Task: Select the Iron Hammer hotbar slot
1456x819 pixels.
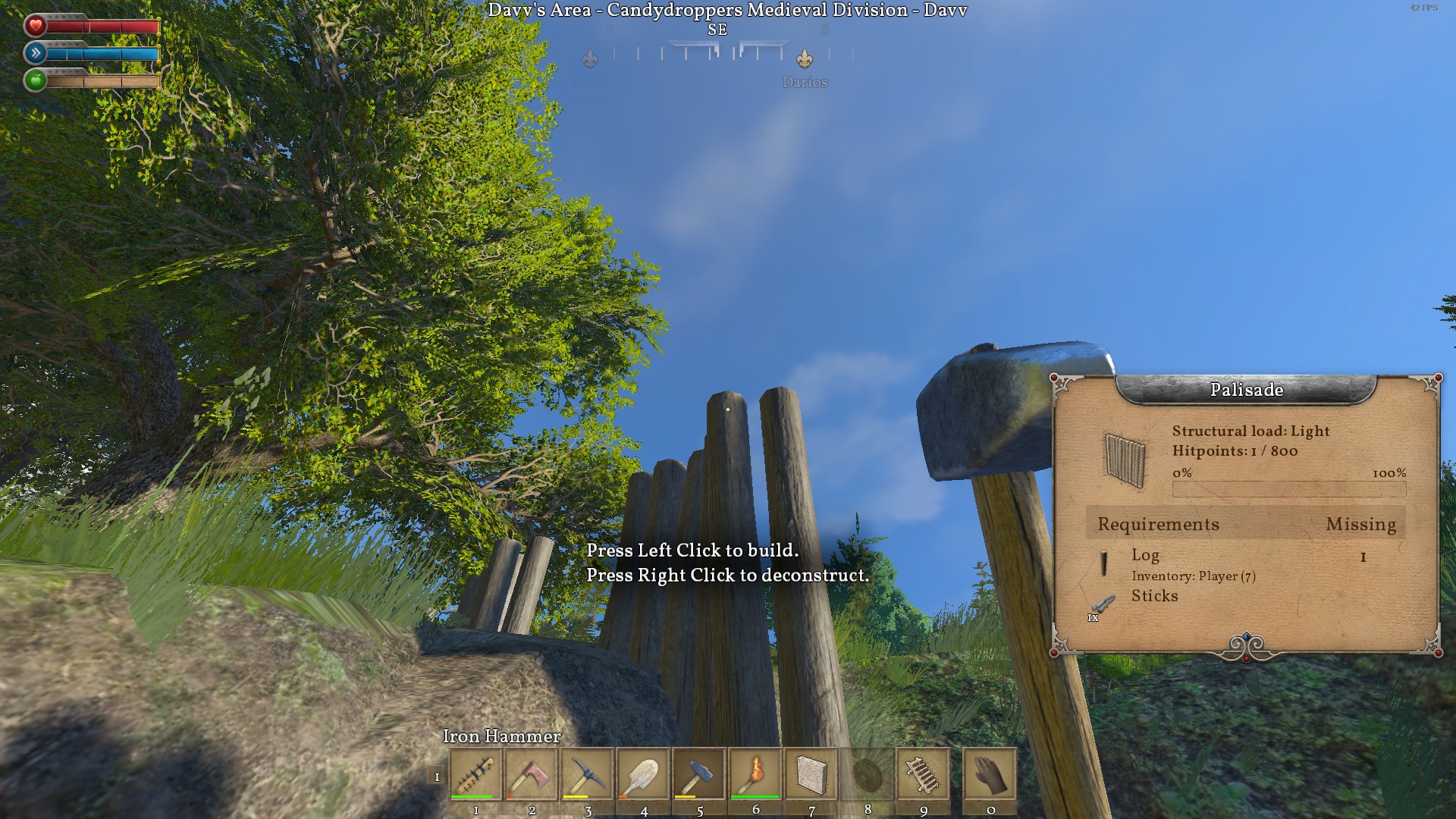Action: pyautogui.click(x=699, y=774)
